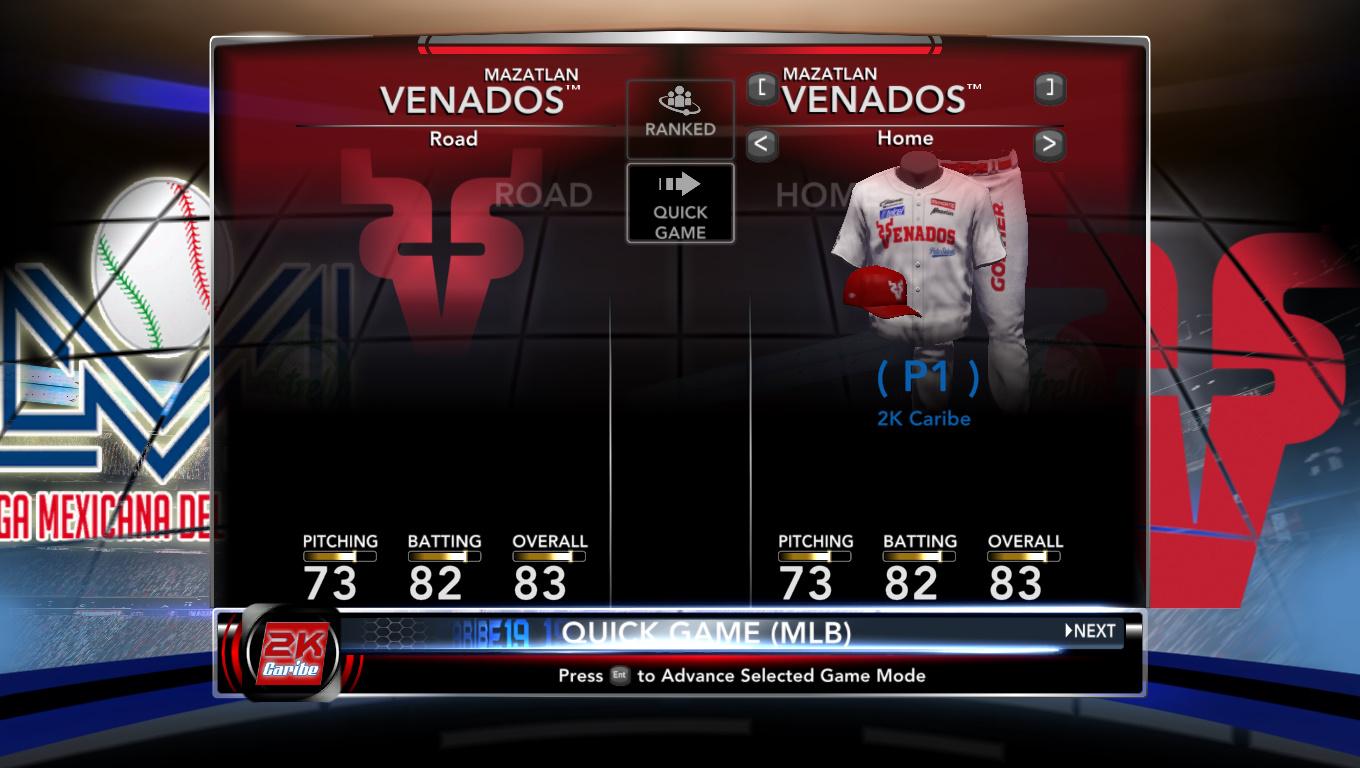Select the Ranked game mode

tap(680, 117)
